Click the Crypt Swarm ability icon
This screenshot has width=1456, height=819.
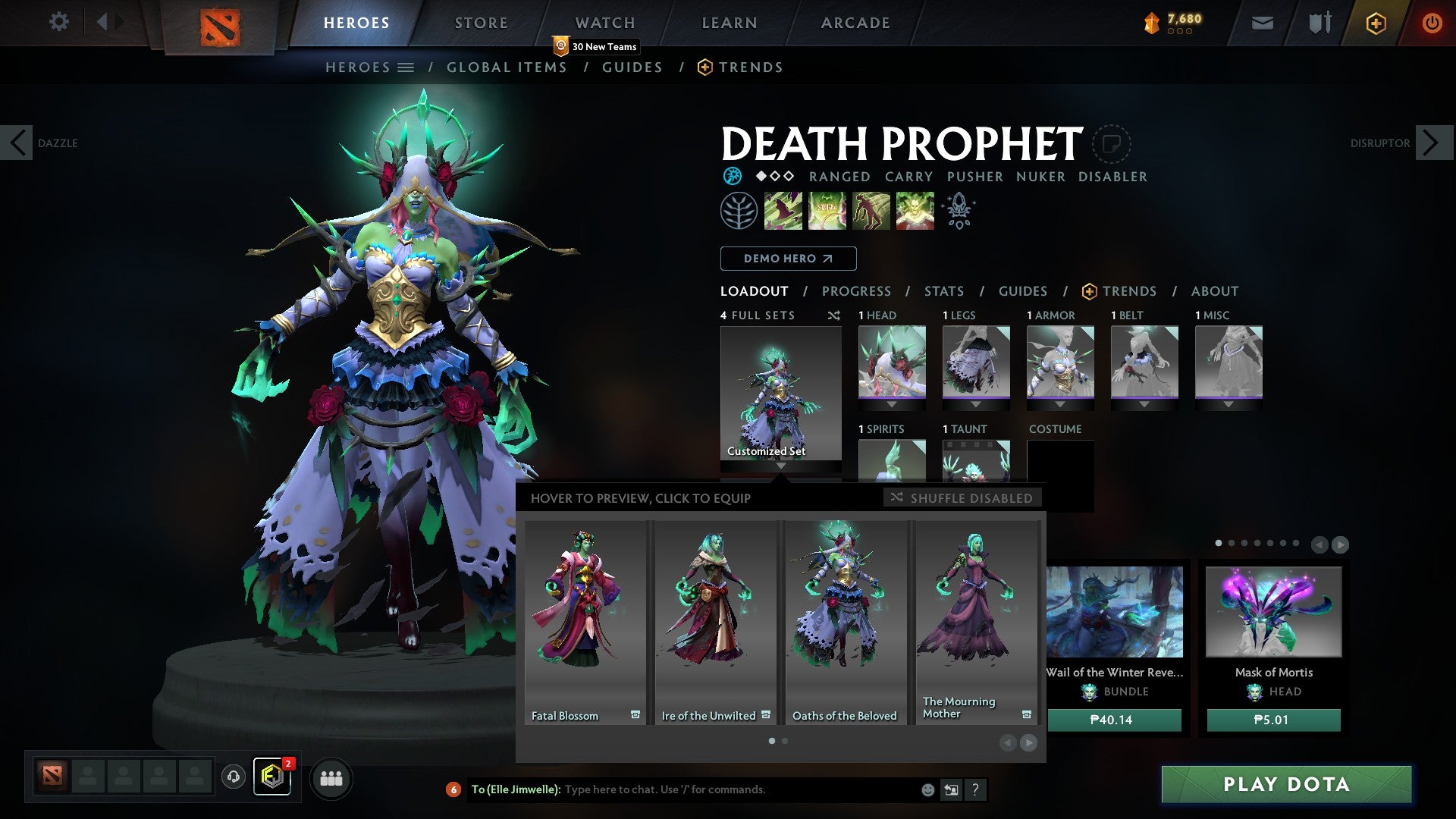784,210
